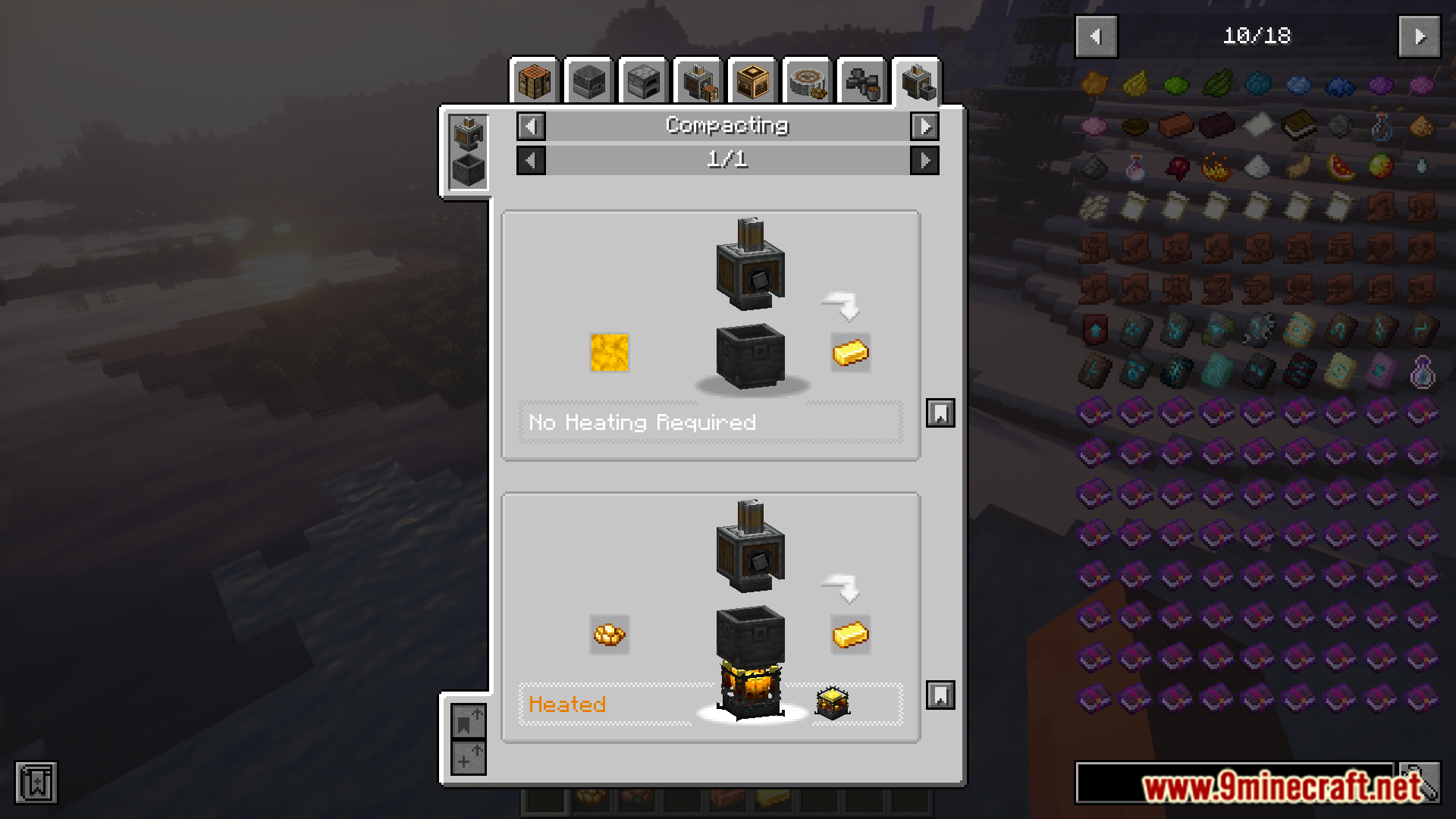Click the blaze burner icon beside Heated
Screen dimensions: 1456x819
click(x=832, y=703)
